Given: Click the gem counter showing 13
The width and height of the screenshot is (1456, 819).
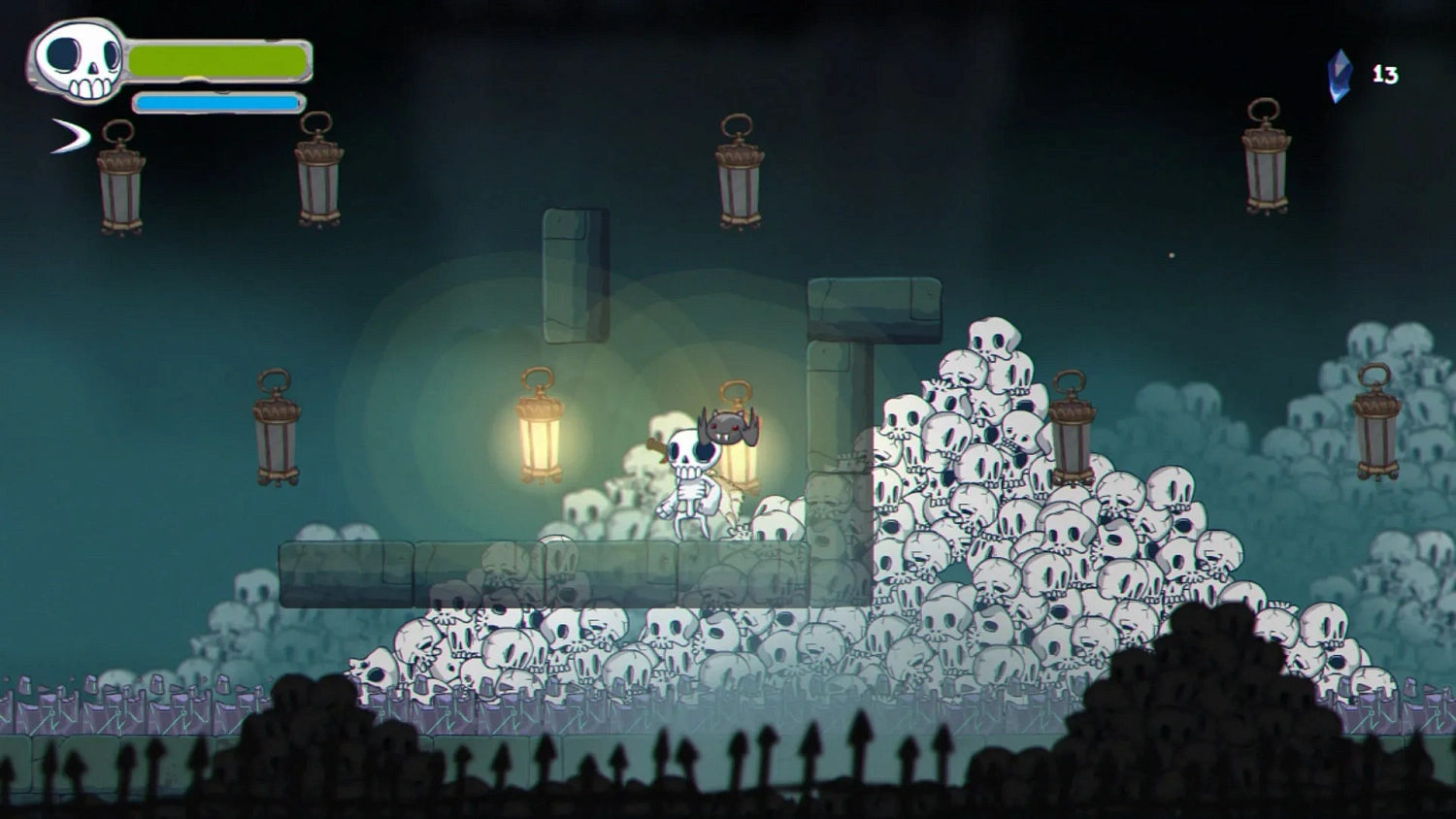Looking at the screenshot, I should [1386, 72].
